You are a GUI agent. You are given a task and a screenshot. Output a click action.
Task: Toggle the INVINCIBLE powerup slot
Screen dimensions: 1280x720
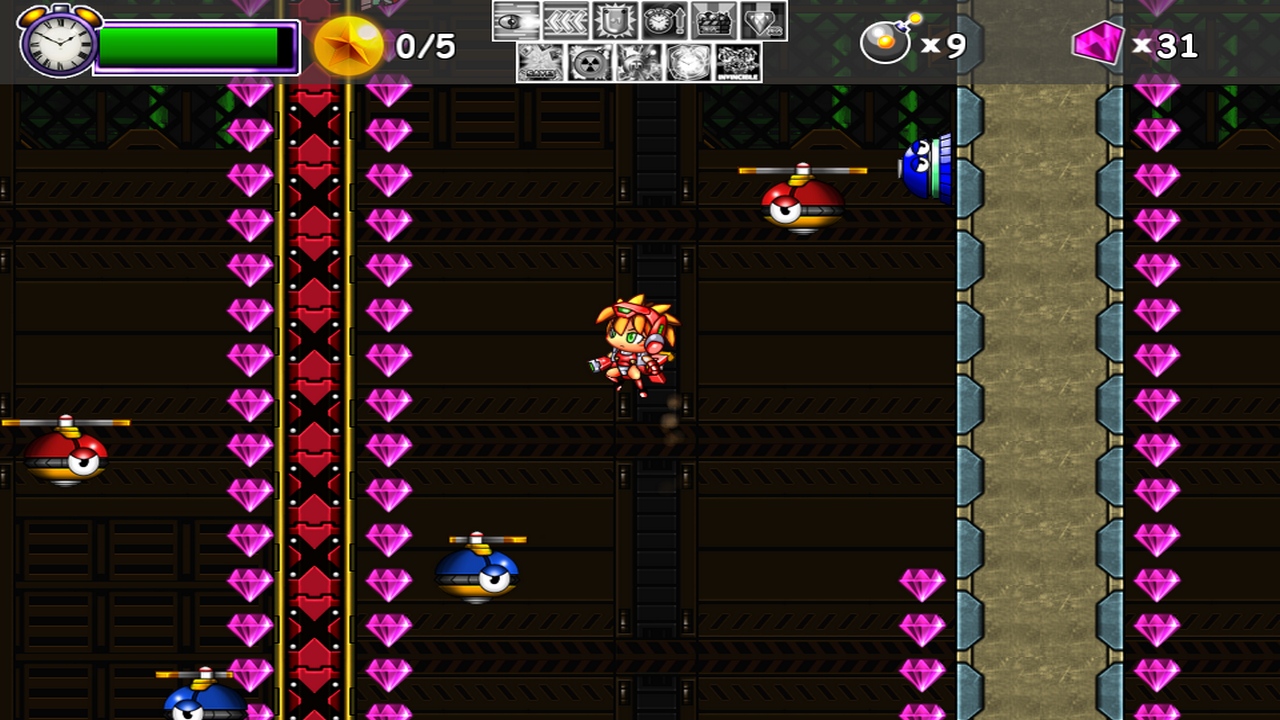click(x=737, y=62)
